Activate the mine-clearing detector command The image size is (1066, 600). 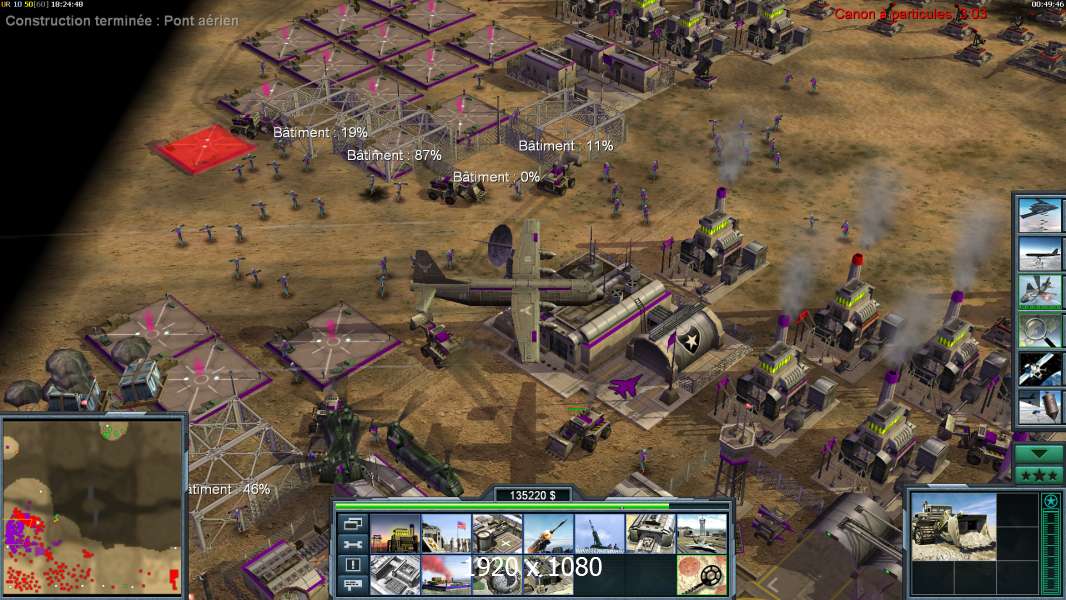(701, 575)
